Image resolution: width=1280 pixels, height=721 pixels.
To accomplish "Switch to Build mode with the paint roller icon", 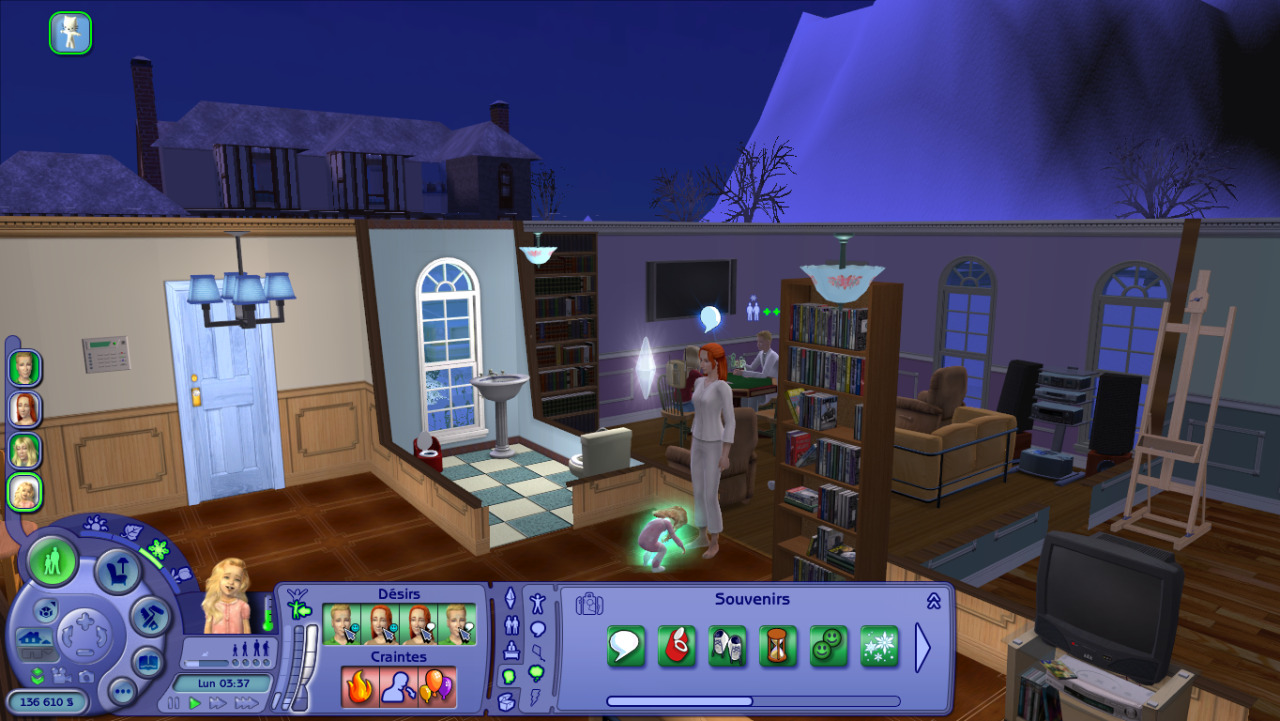I will coord(151,614).
